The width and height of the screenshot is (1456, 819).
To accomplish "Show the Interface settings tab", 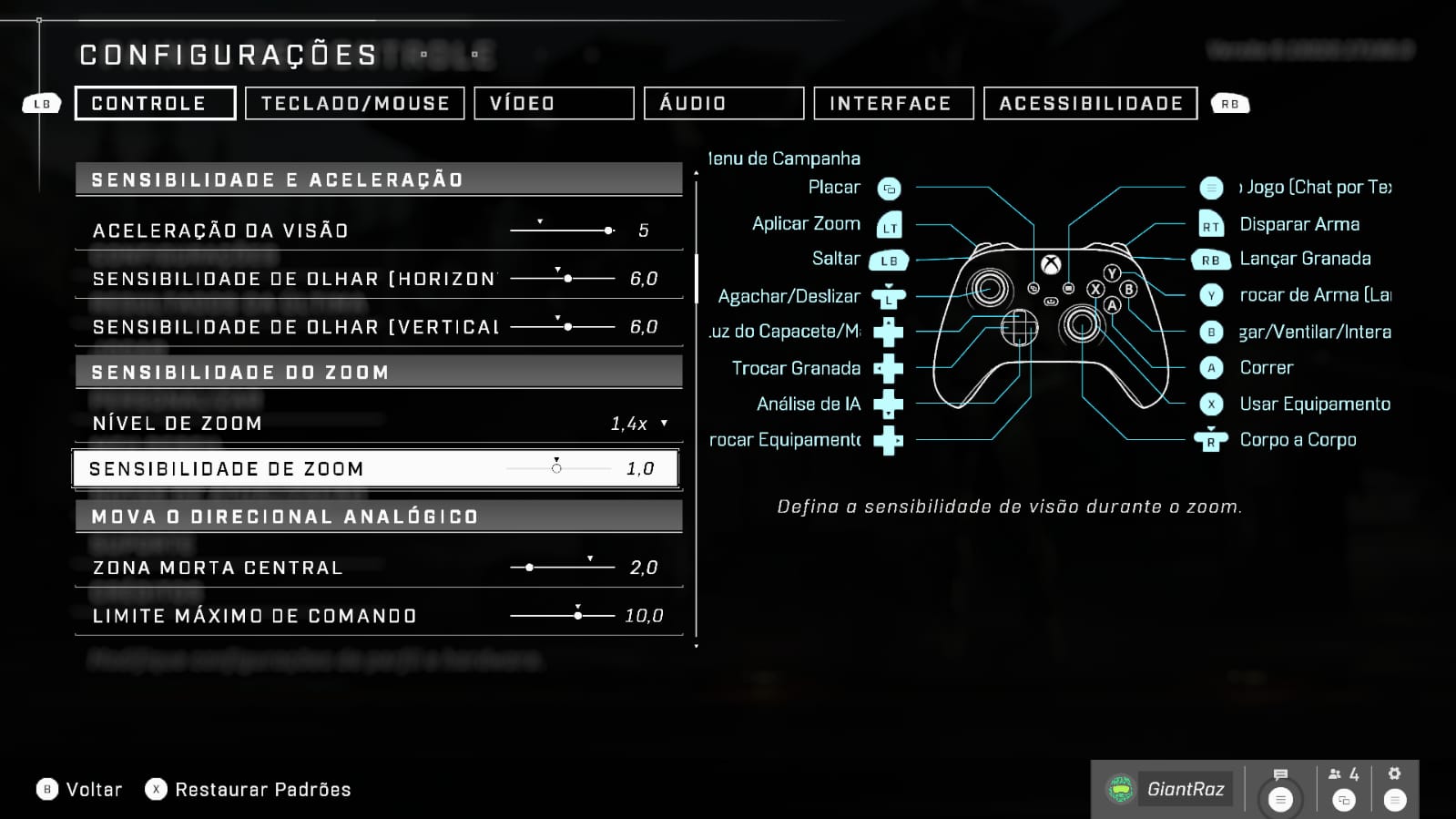I will coord(893,104).
